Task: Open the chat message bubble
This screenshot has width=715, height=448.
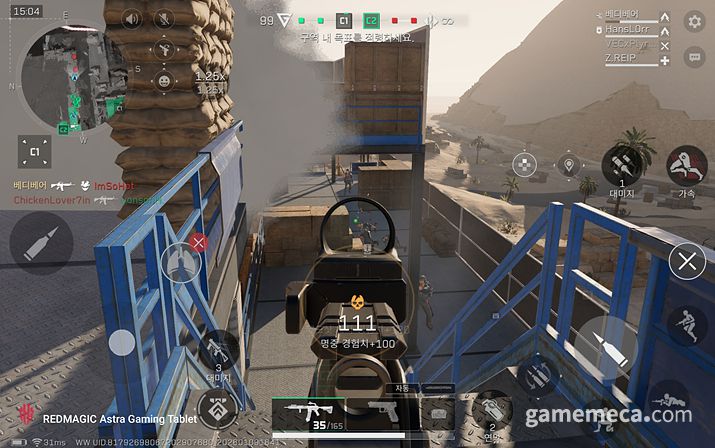Action: (x=694, y=57)
